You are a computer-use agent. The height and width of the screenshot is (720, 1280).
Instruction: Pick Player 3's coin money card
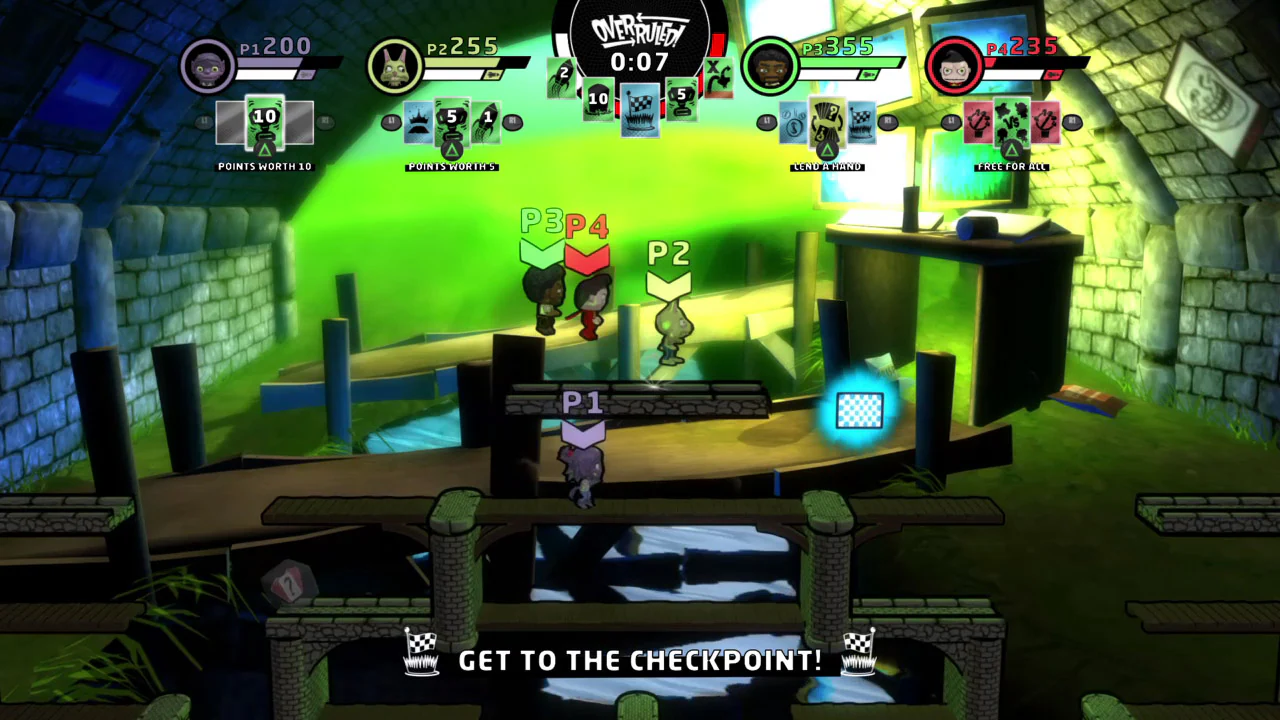[x=790, y=122]
